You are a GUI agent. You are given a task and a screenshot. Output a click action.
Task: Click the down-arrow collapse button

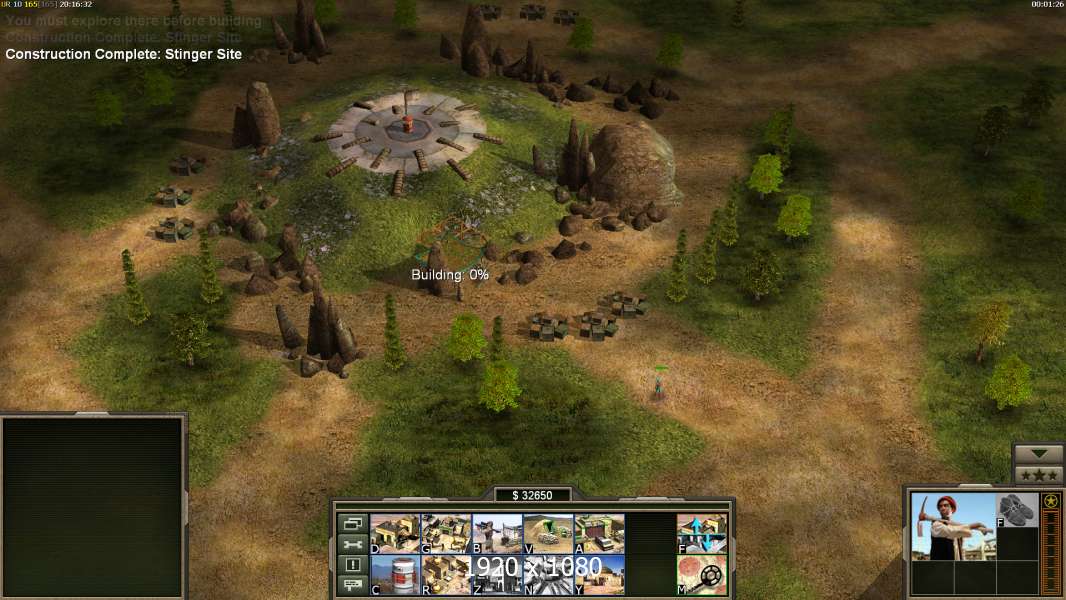(x=1039, y=455)
